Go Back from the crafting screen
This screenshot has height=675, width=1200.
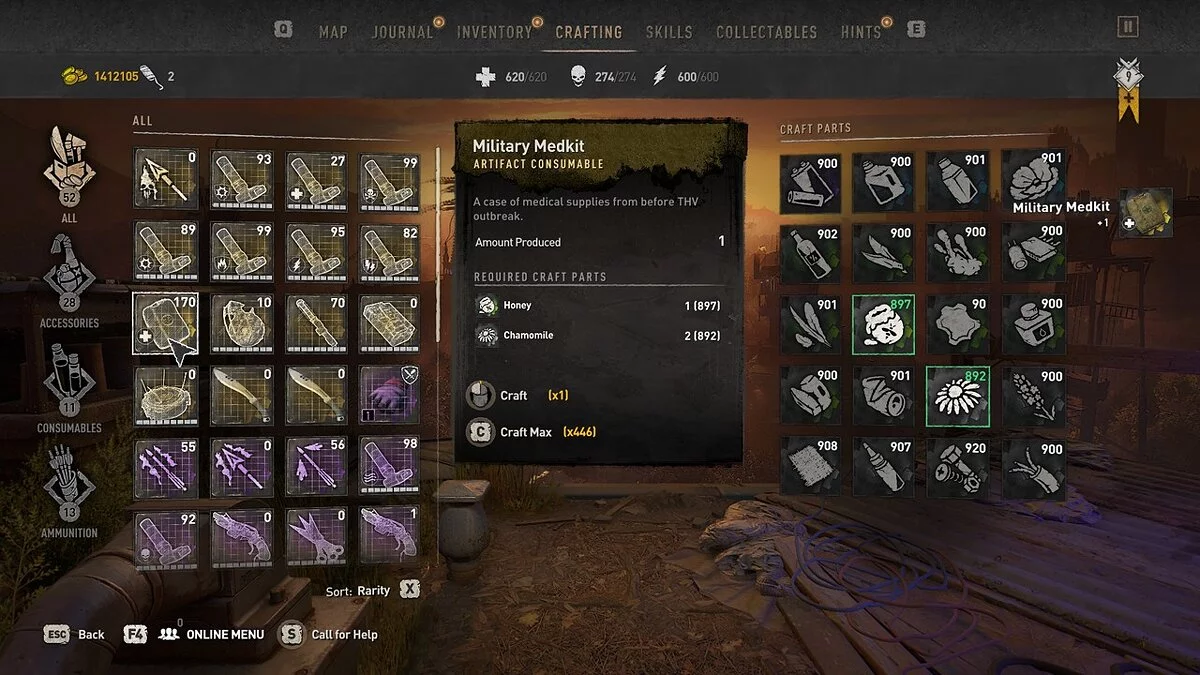coord(75,634)
